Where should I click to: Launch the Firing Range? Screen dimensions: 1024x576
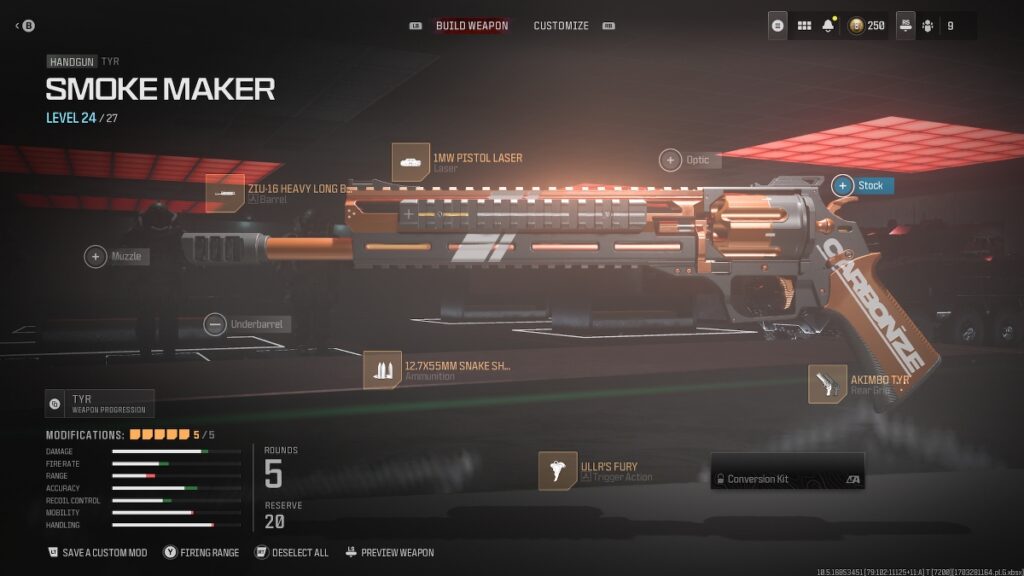click(201, 552)
